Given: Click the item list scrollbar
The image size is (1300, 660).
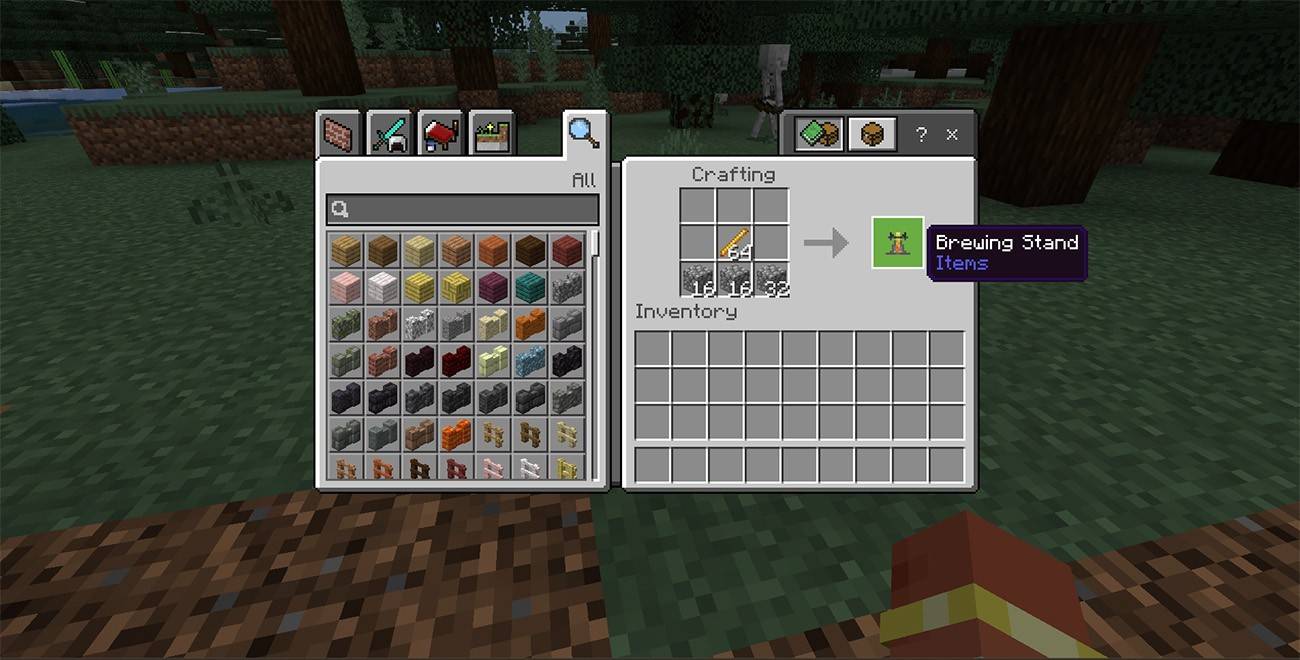Looking at the screenshot, I should (x=595, y=245).
